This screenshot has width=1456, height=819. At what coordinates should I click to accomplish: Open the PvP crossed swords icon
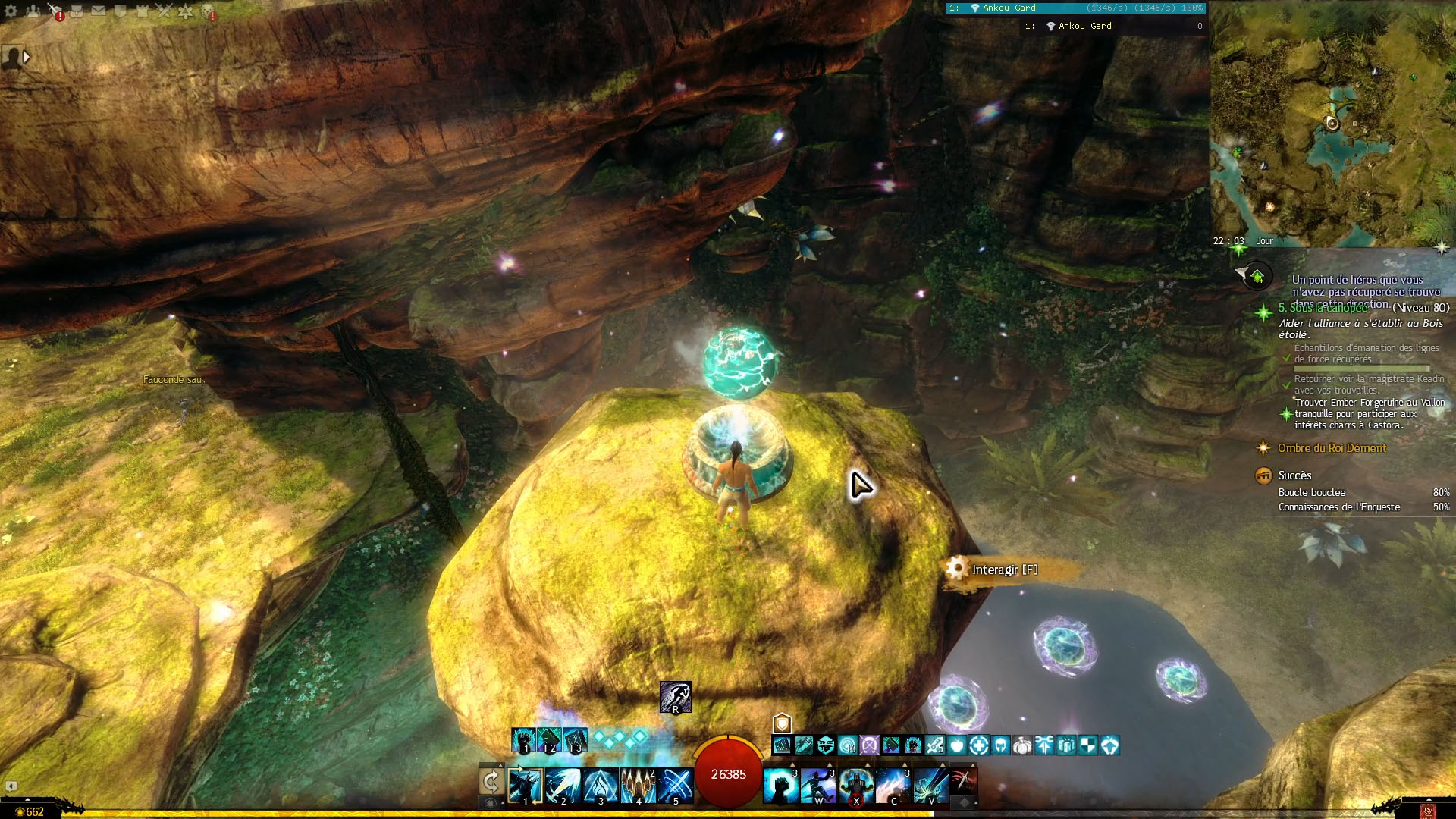coord(164,11)
